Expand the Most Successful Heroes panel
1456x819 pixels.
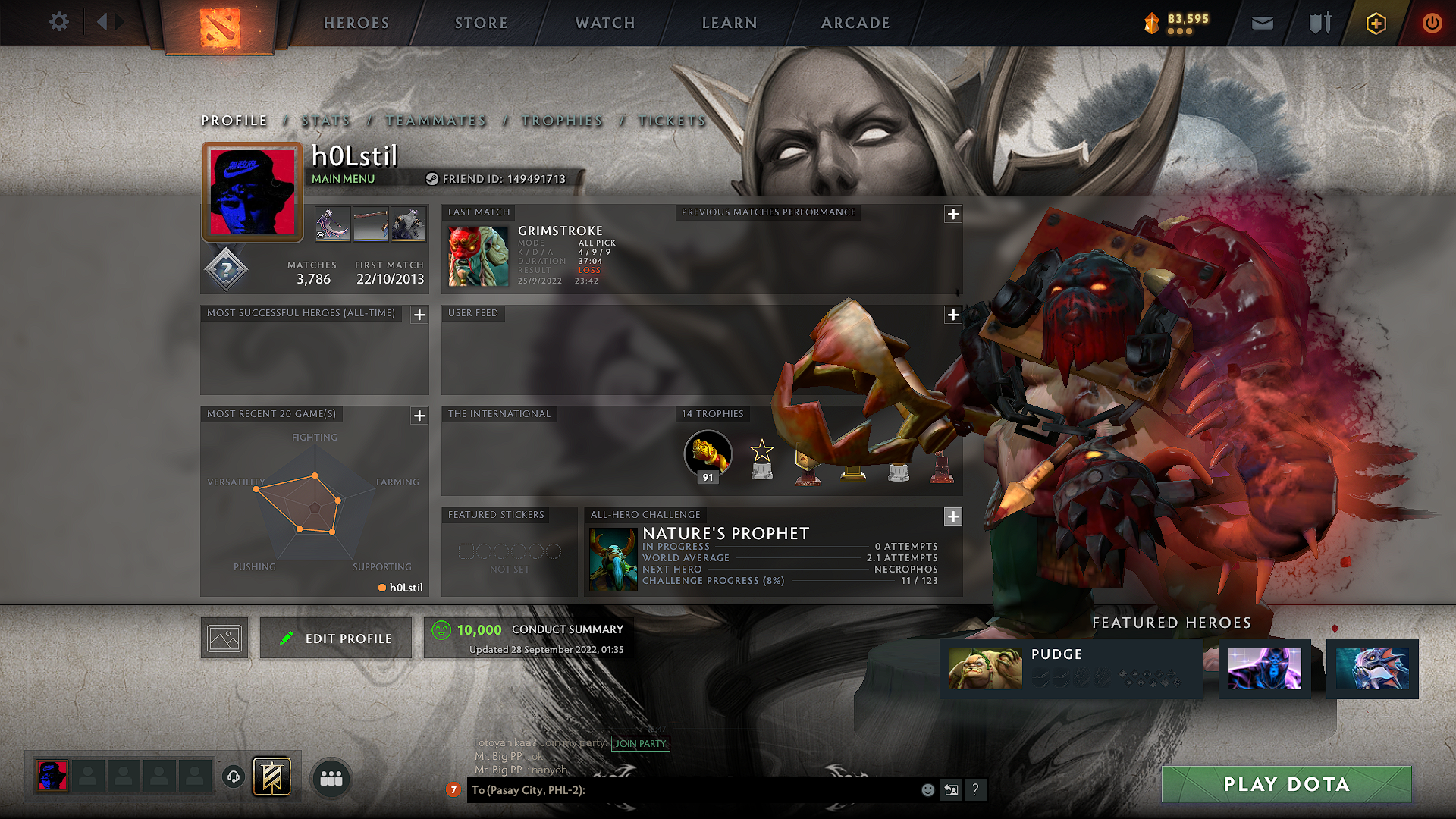point(419,315)
